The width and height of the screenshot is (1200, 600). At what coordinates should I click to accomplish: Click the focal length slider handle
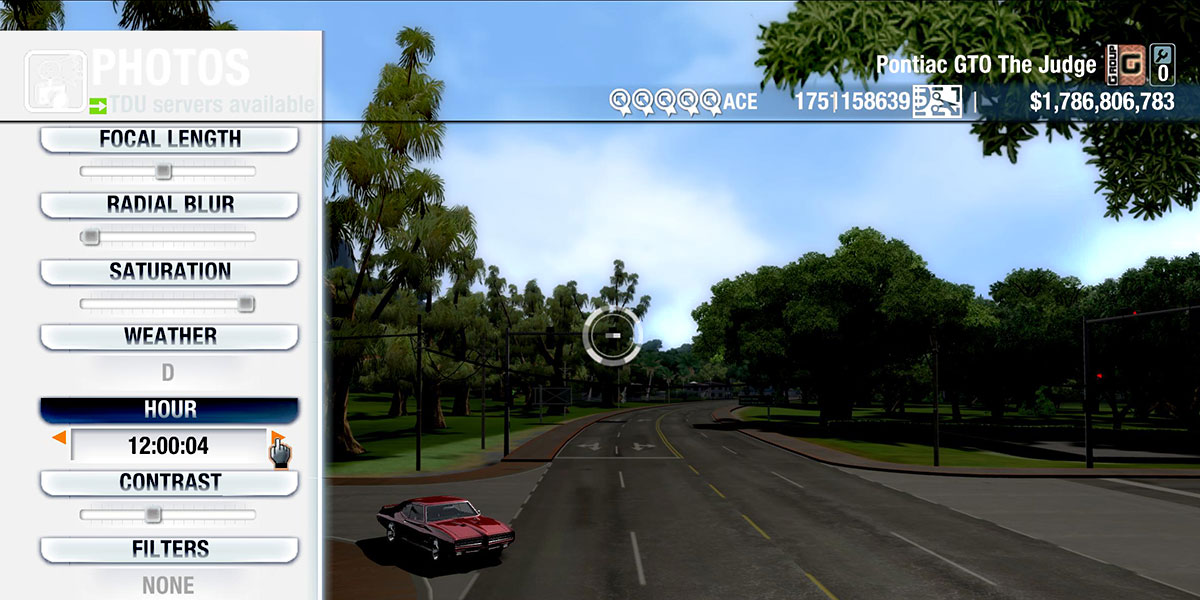click(163, 172)
